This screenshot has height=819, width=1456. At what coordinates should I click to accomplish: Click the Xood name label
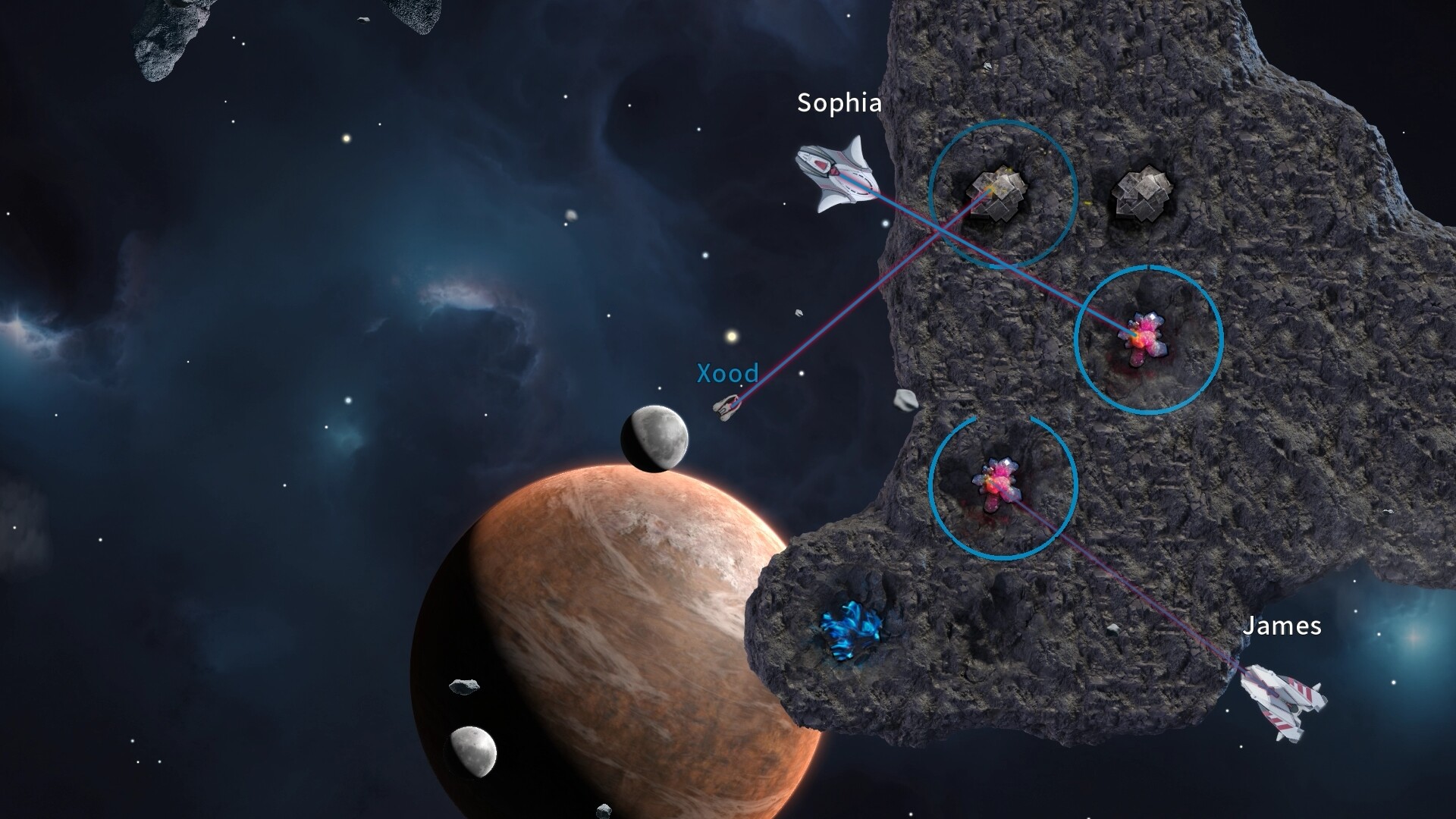coord(727,373)
